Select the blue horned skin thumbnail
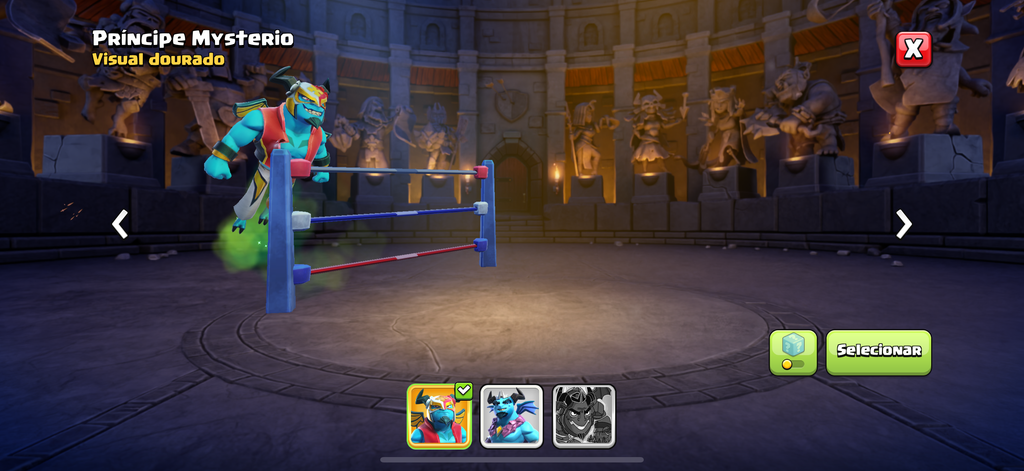The width and height of the screenshot is (1024, 471). [512, 415]
